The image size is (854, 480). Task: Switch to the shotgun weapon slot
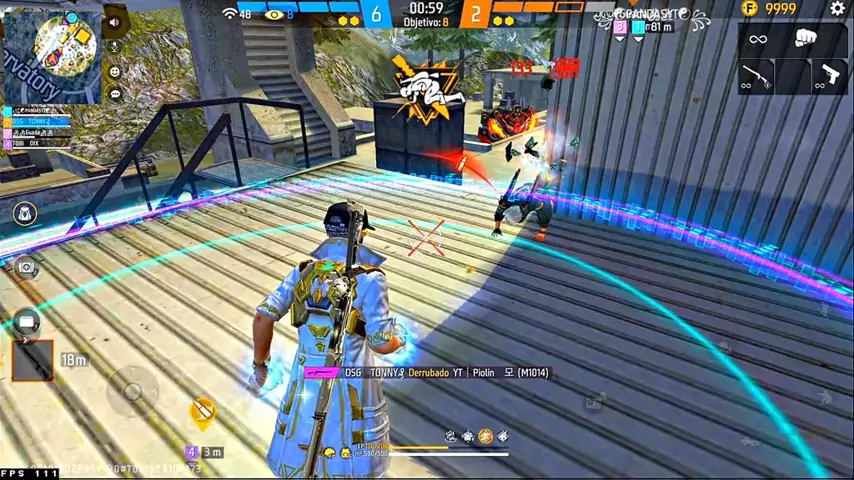tap(757, 76)
